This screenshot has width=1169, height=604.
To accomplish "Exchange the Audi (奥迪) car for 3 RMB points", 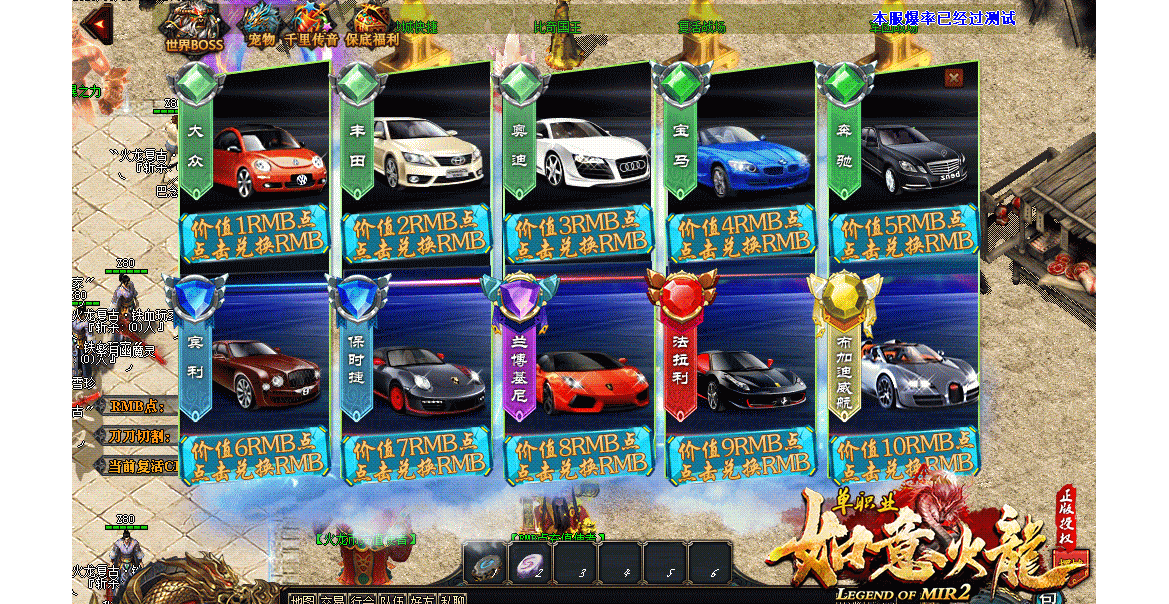I will pyautogui.click(x=578, y=234).
